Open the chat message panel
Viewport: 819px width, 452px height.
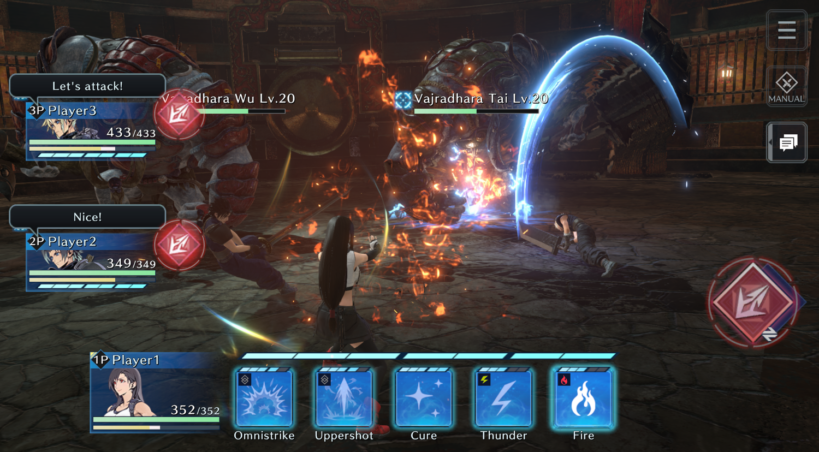tap(786, 143)
